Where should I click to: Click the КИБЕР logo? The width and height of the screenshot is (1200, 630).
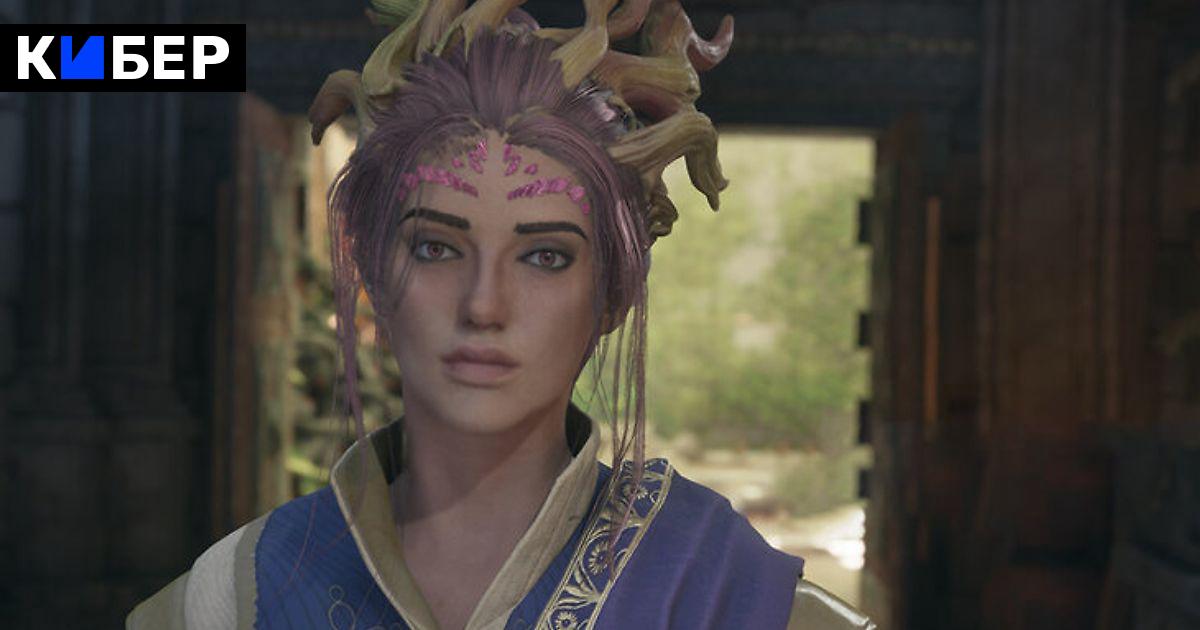coord(122,57)
